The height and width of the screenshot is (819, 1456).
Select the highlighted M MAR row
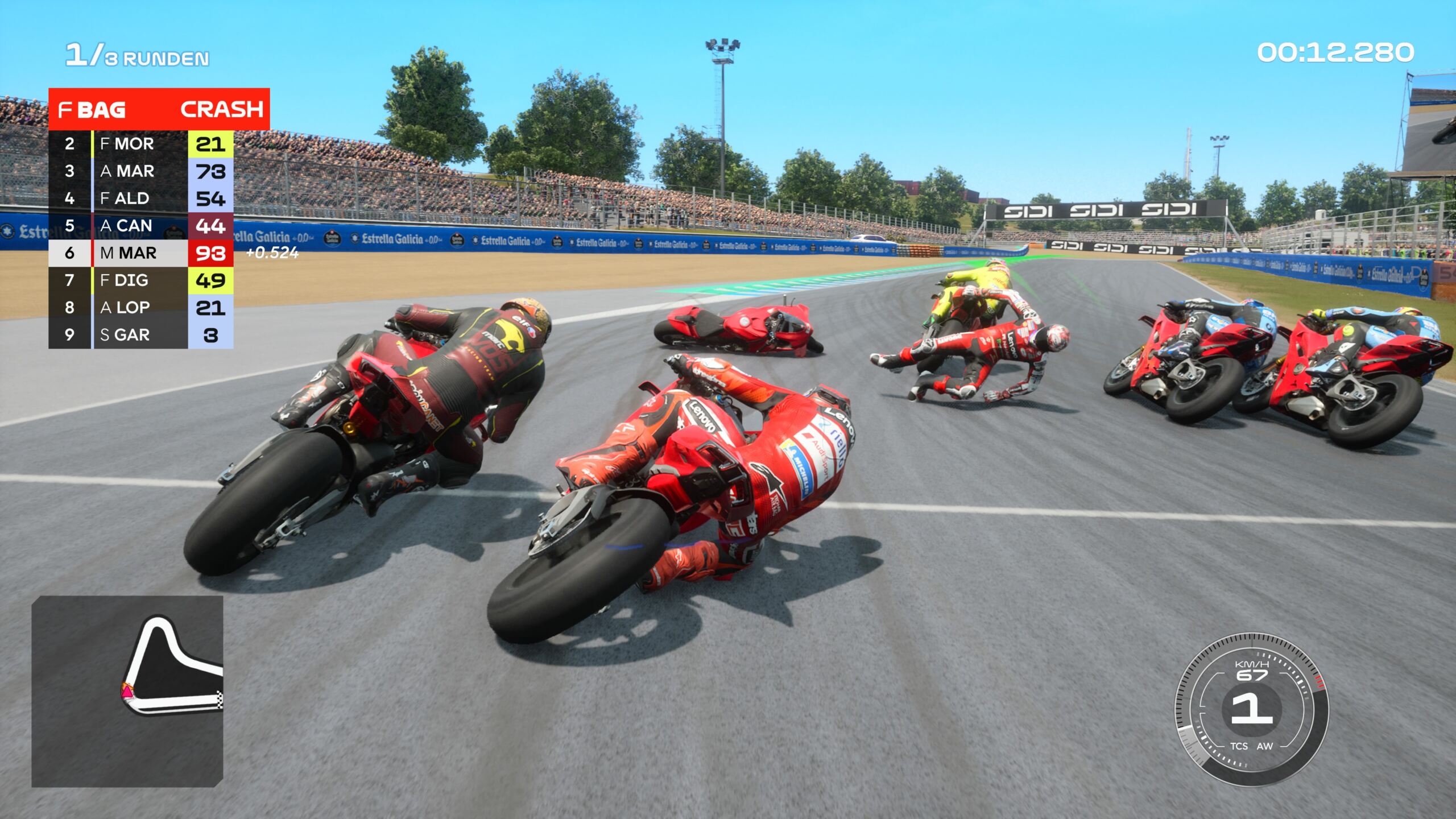pos(140,253)
